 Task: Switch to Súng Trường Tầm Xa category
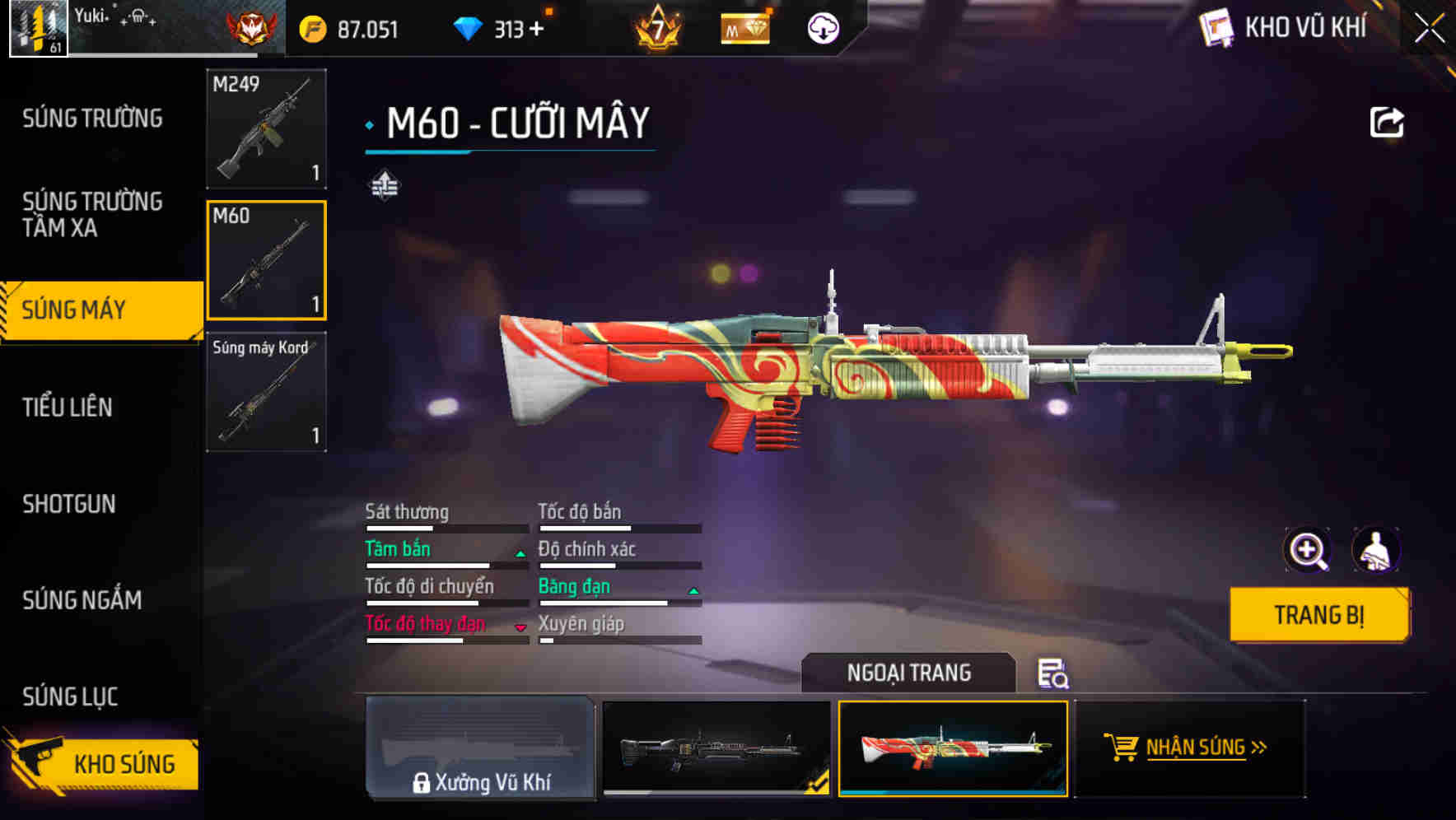coord(92,214)
